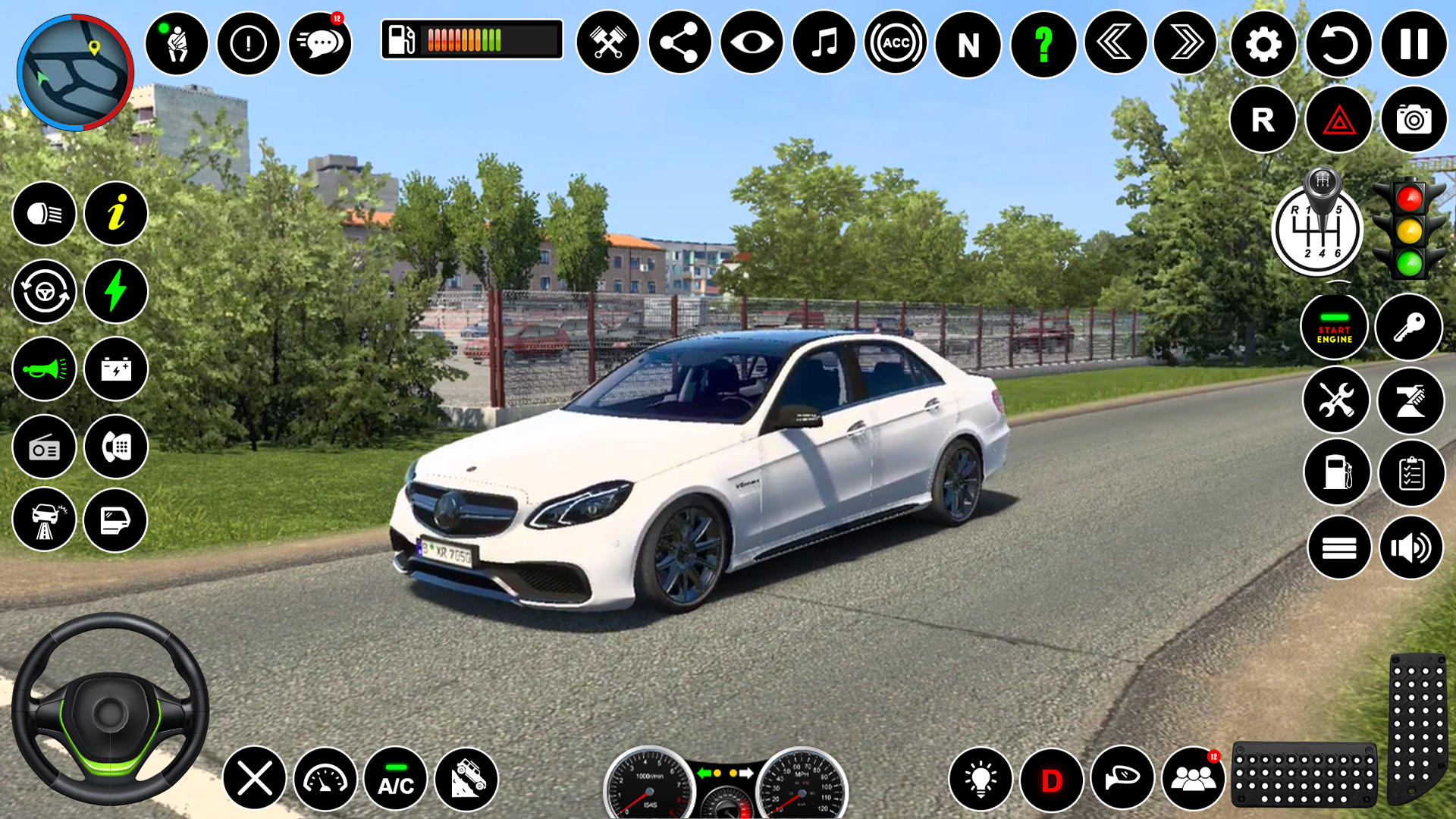This screenshot has height=819, width=1456.
Task: Toggle the red hazard triangle lights
Action: point(1338,120)
